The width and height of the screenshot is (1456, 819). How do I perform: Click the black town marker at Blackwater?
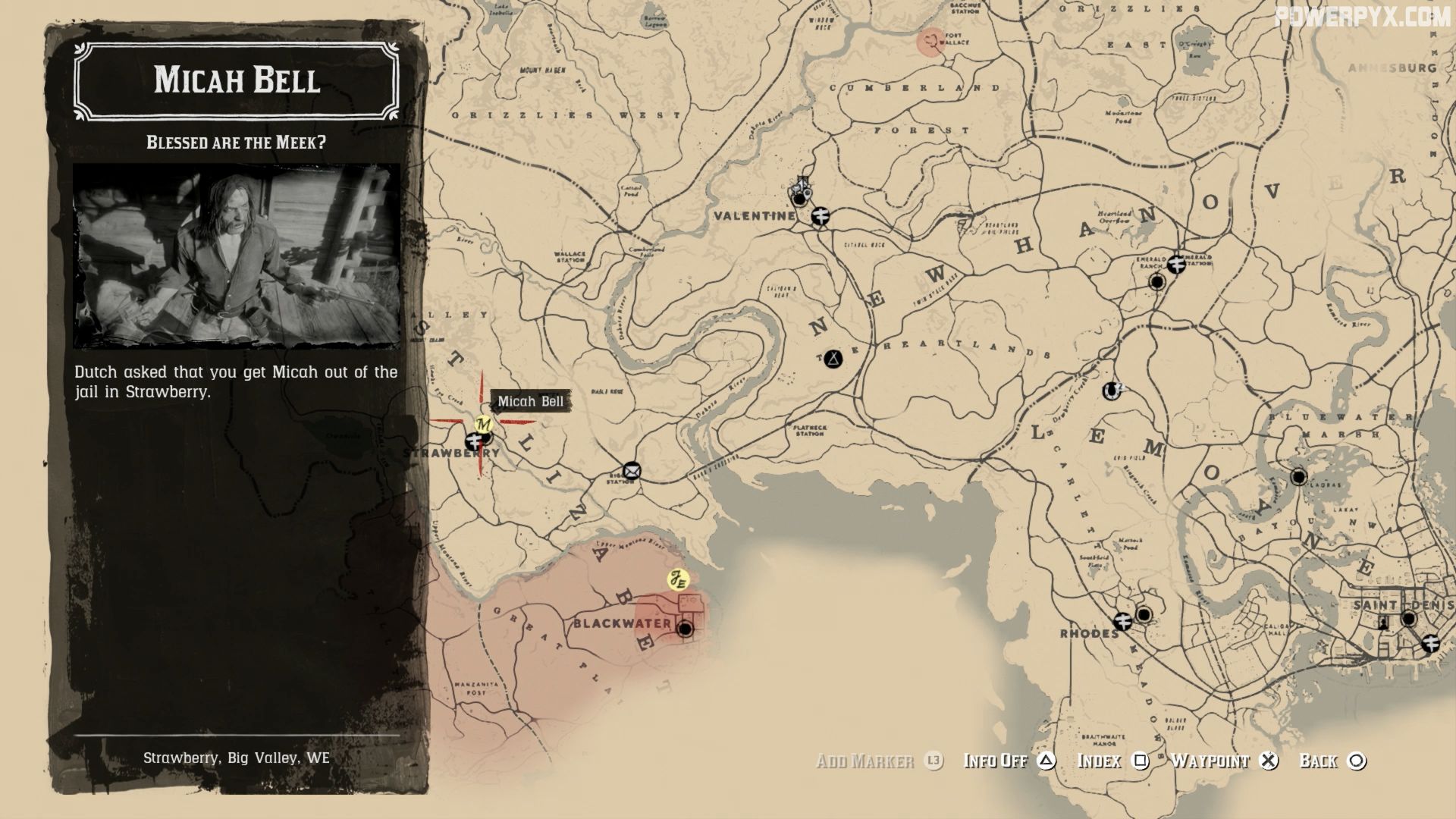pyautogui.click(x=685, y=628)
